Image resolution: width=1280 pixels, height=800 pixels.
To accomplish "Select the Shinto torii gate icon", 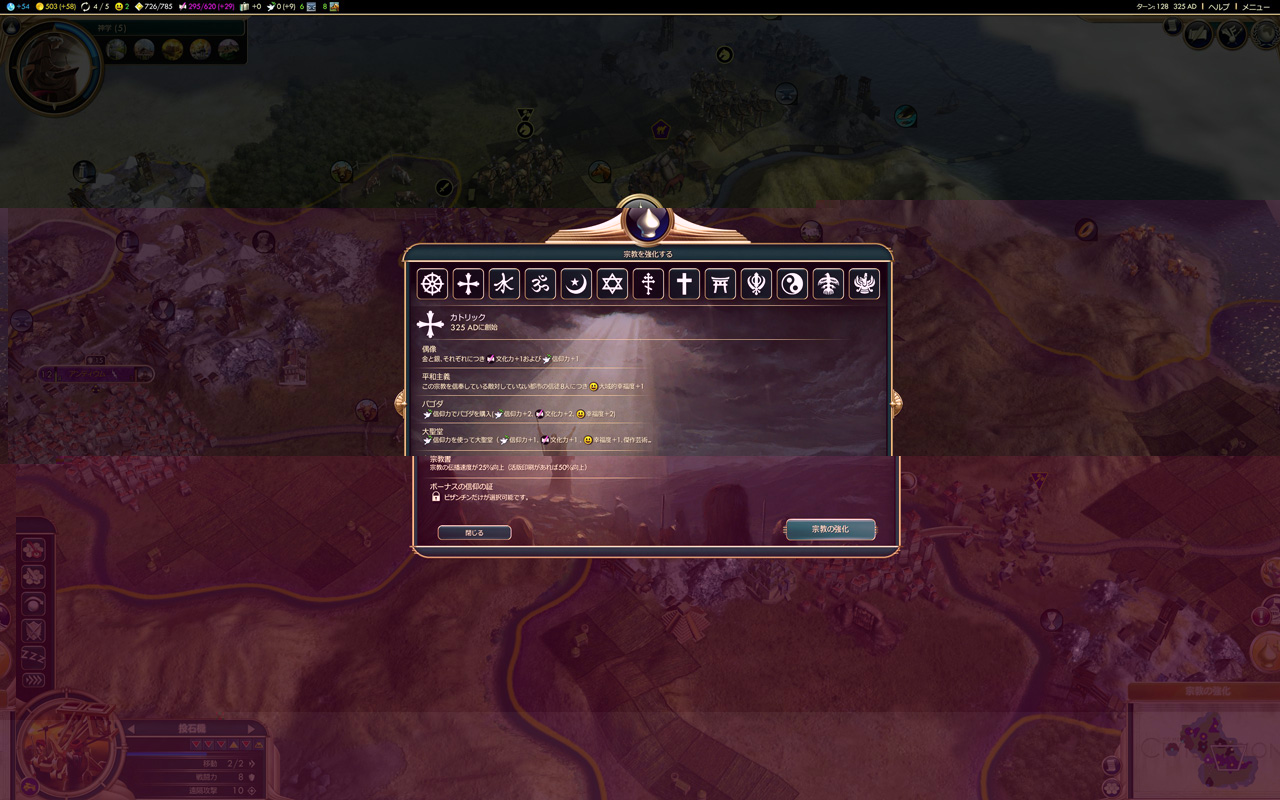I will click(x=720, y=284).
